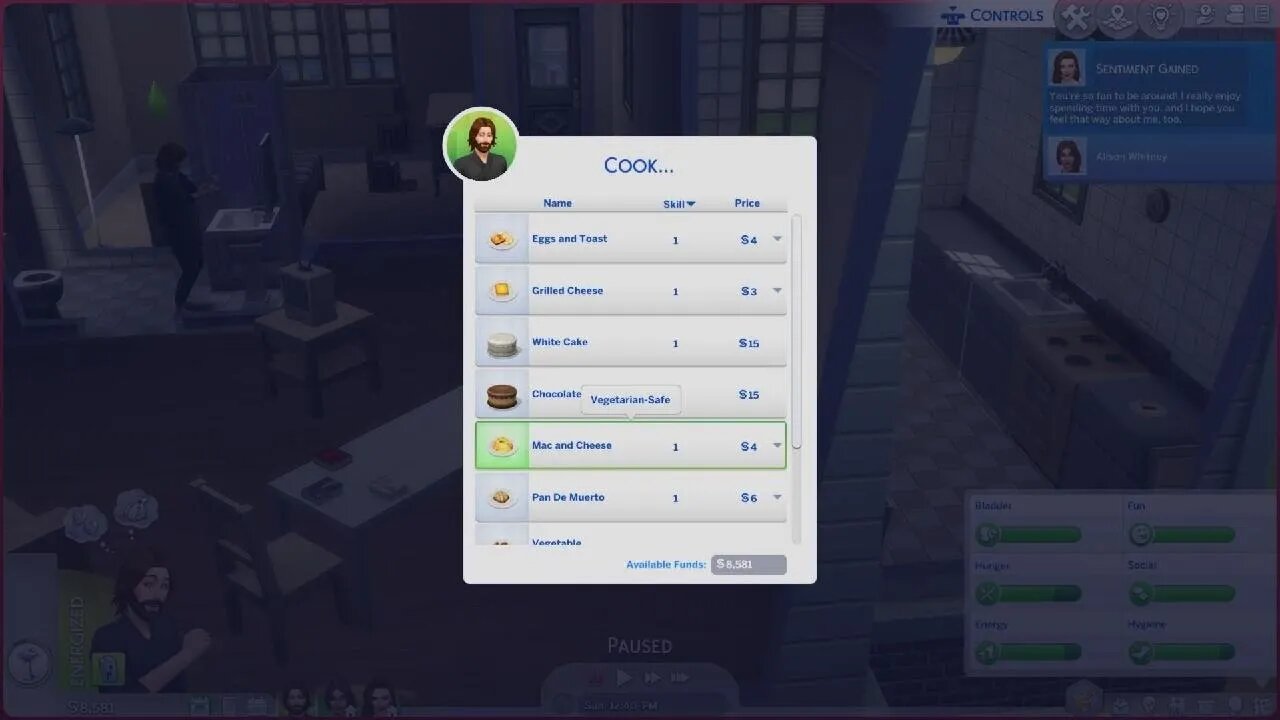Resume the game with the play button
The image size is (1280, 720).
pyautogui.click(x=624, y=677)
